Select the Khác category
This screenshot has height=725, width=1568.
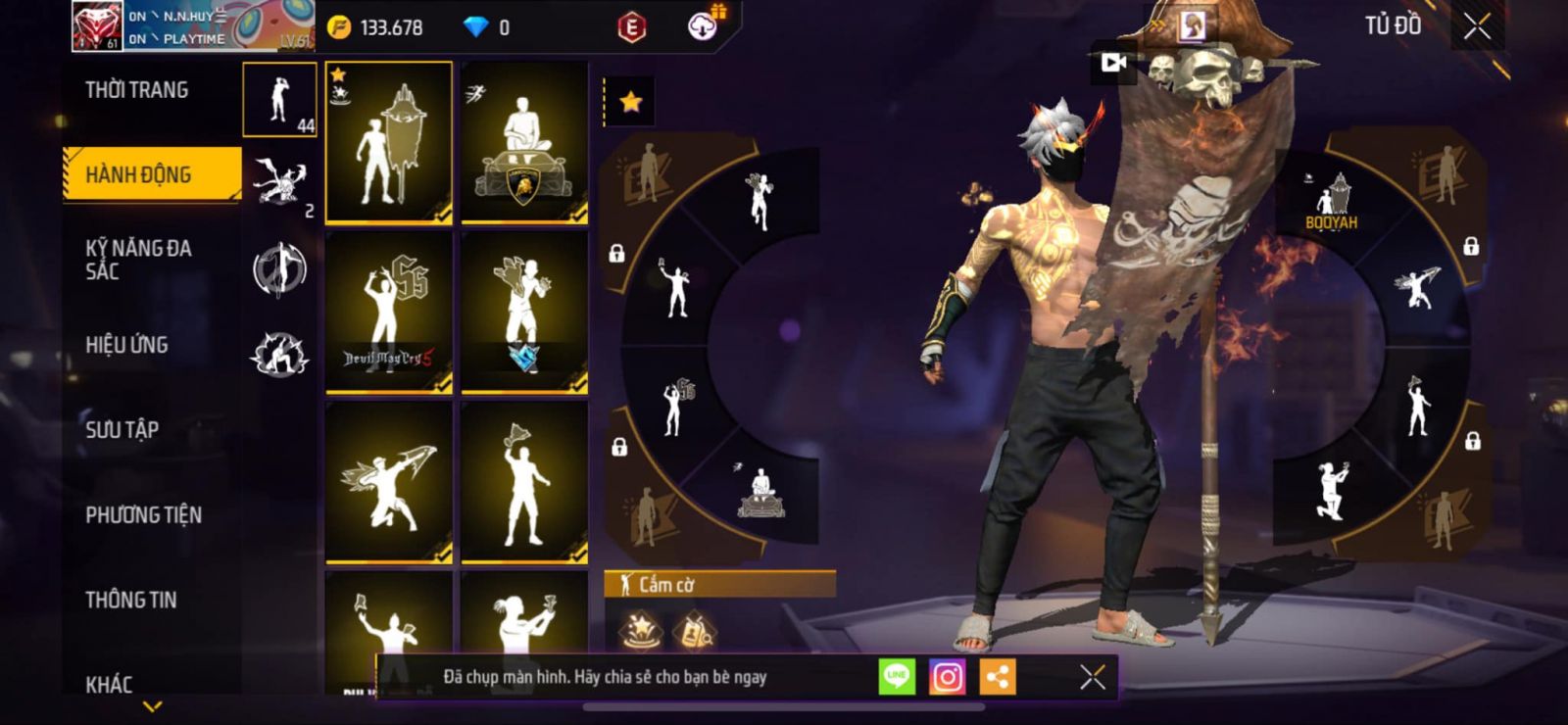pos(109,684)
